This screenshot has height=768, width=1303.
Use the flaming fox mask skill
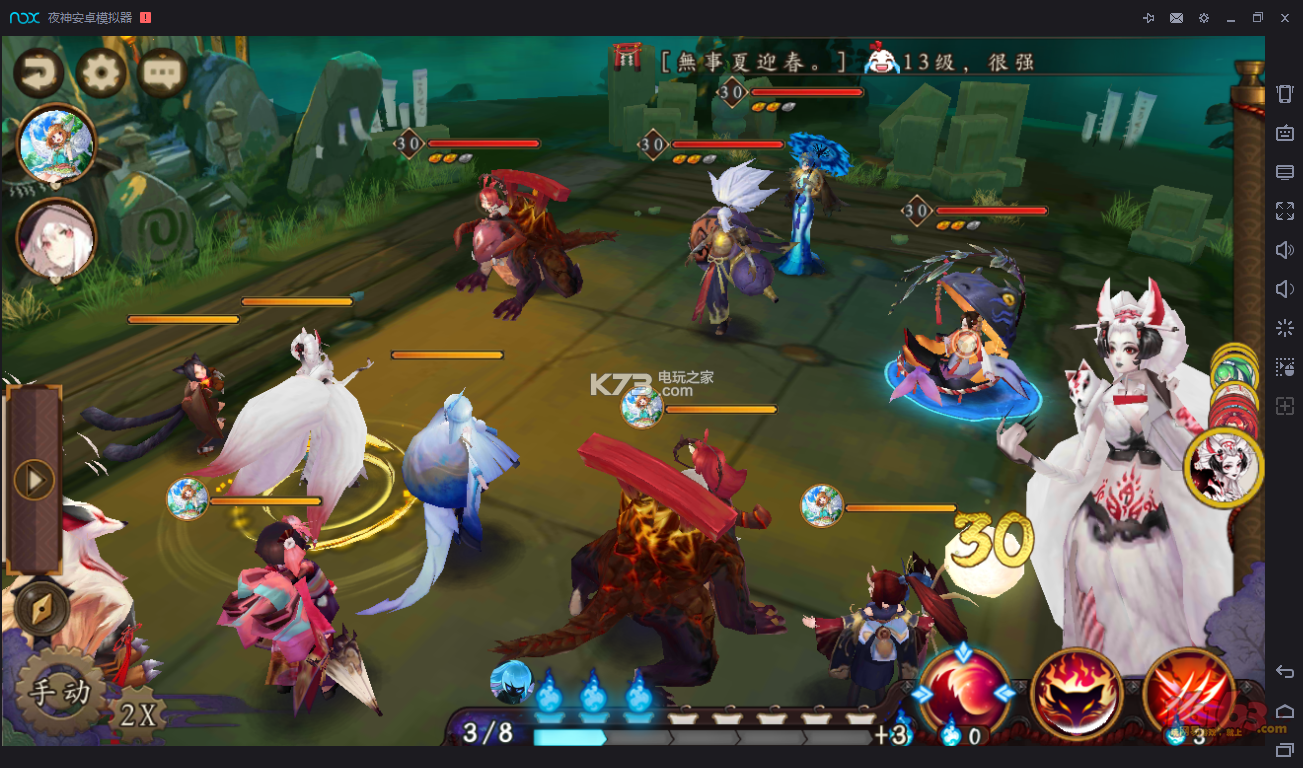pos(1076,693)
